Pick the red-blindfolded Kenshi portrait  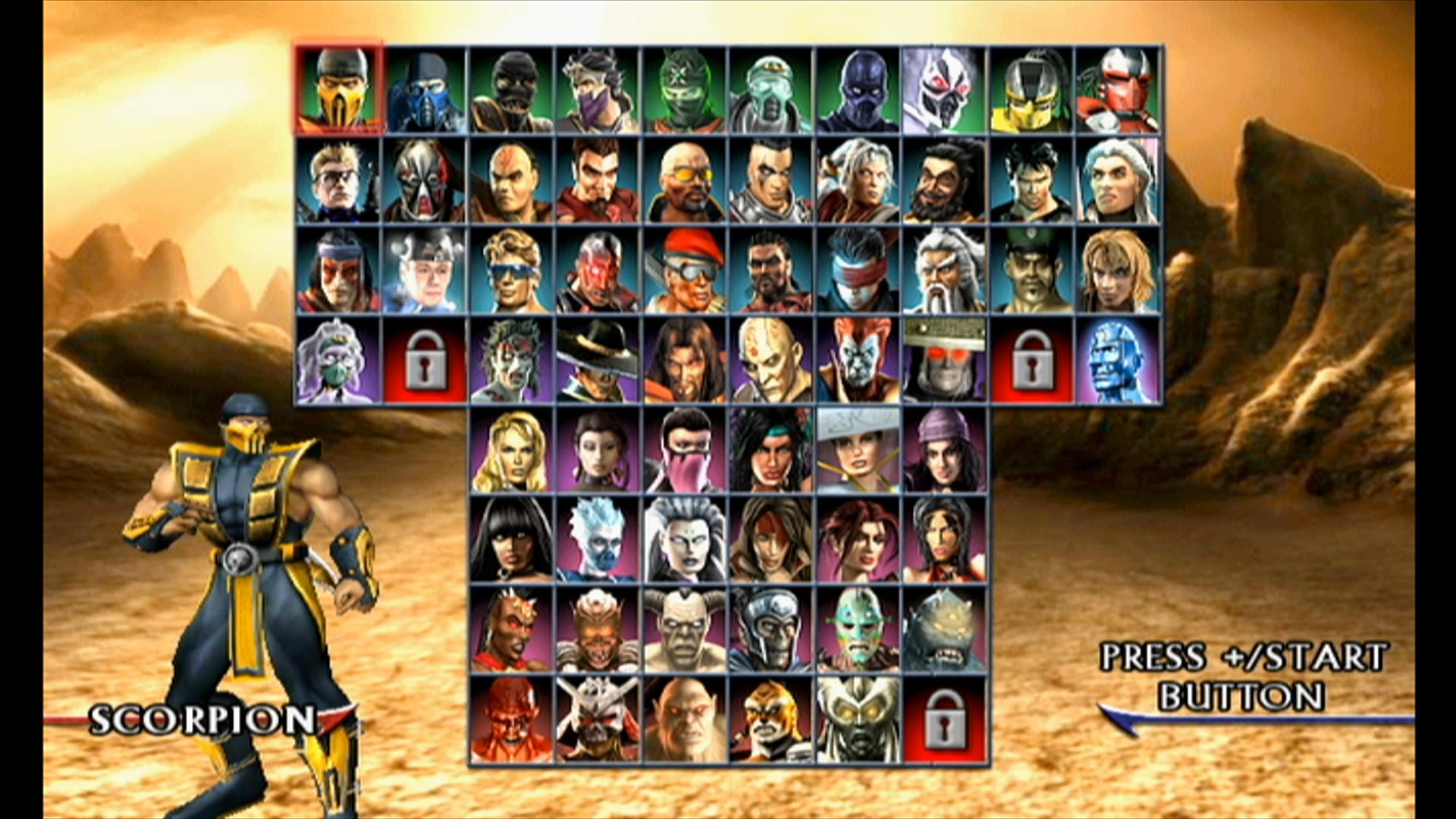click(857, 270)
